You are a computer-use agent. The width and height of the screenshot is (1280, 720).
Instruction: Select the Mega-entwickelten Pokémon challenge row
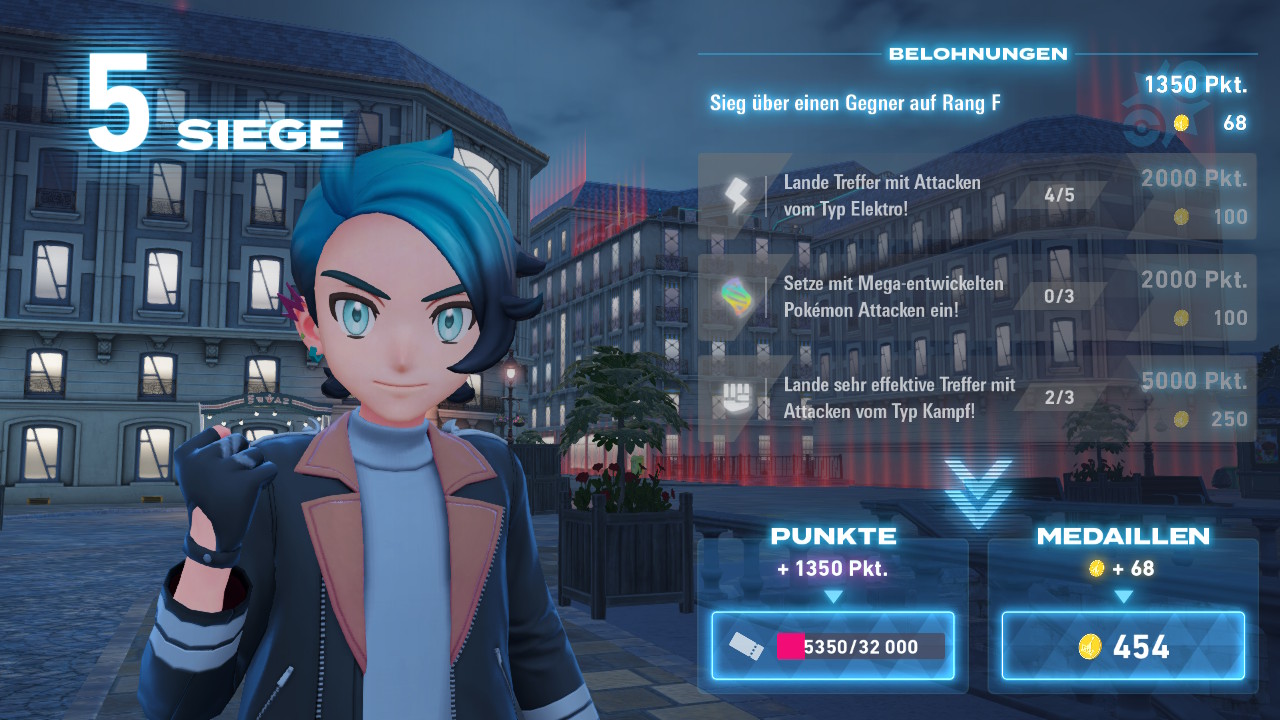tap(975, 297)
